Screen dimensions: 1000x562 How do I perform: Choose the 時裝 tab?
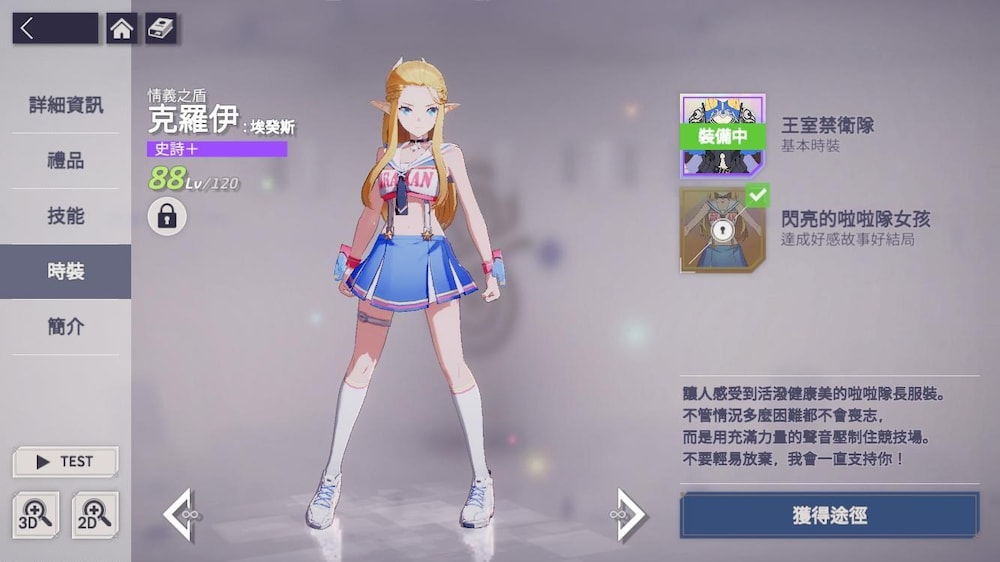pyautogui.click(x=65, y=271)
